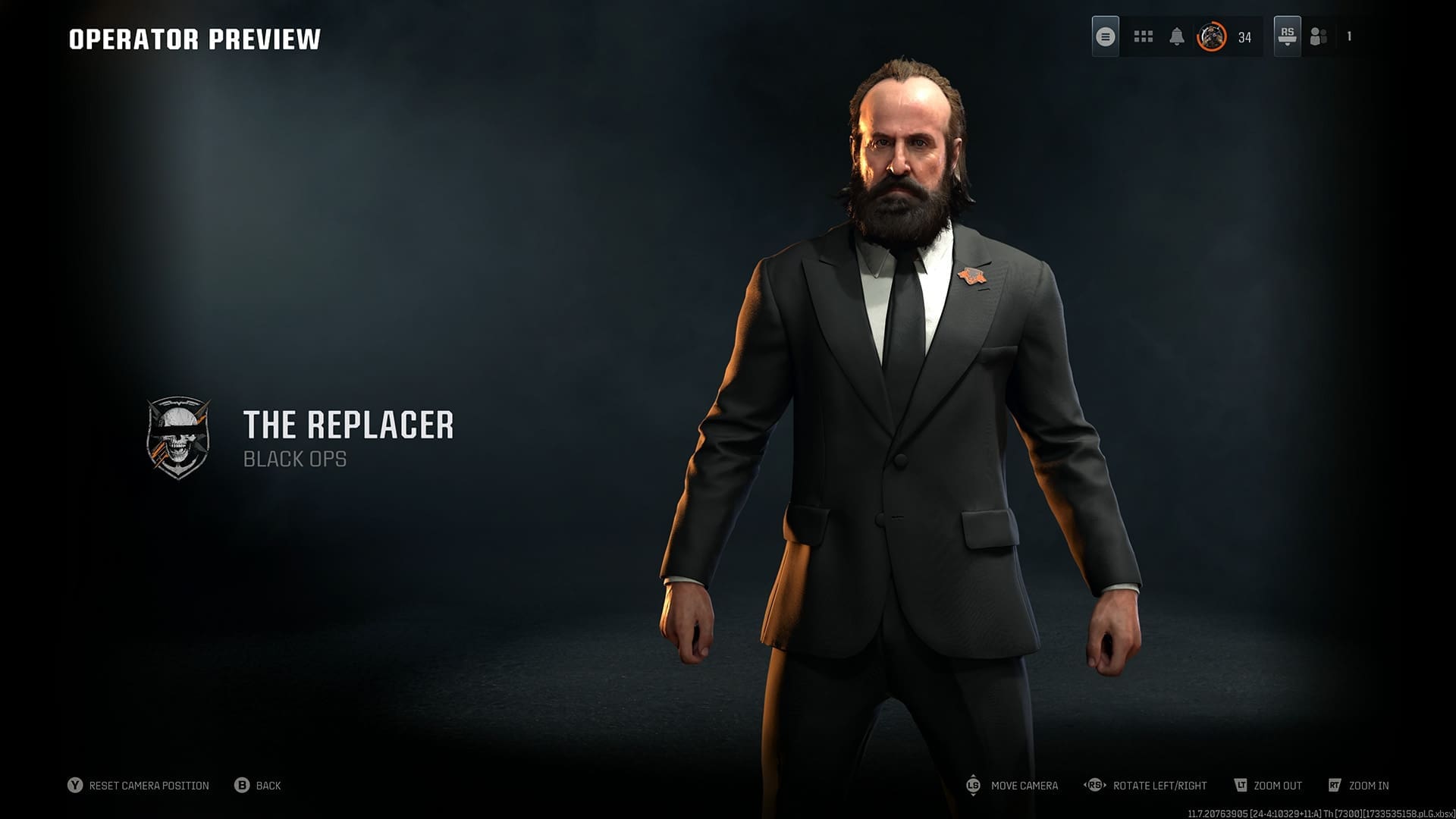Open the notifications bell
1456x819 pixels.
coord(1176,35)
